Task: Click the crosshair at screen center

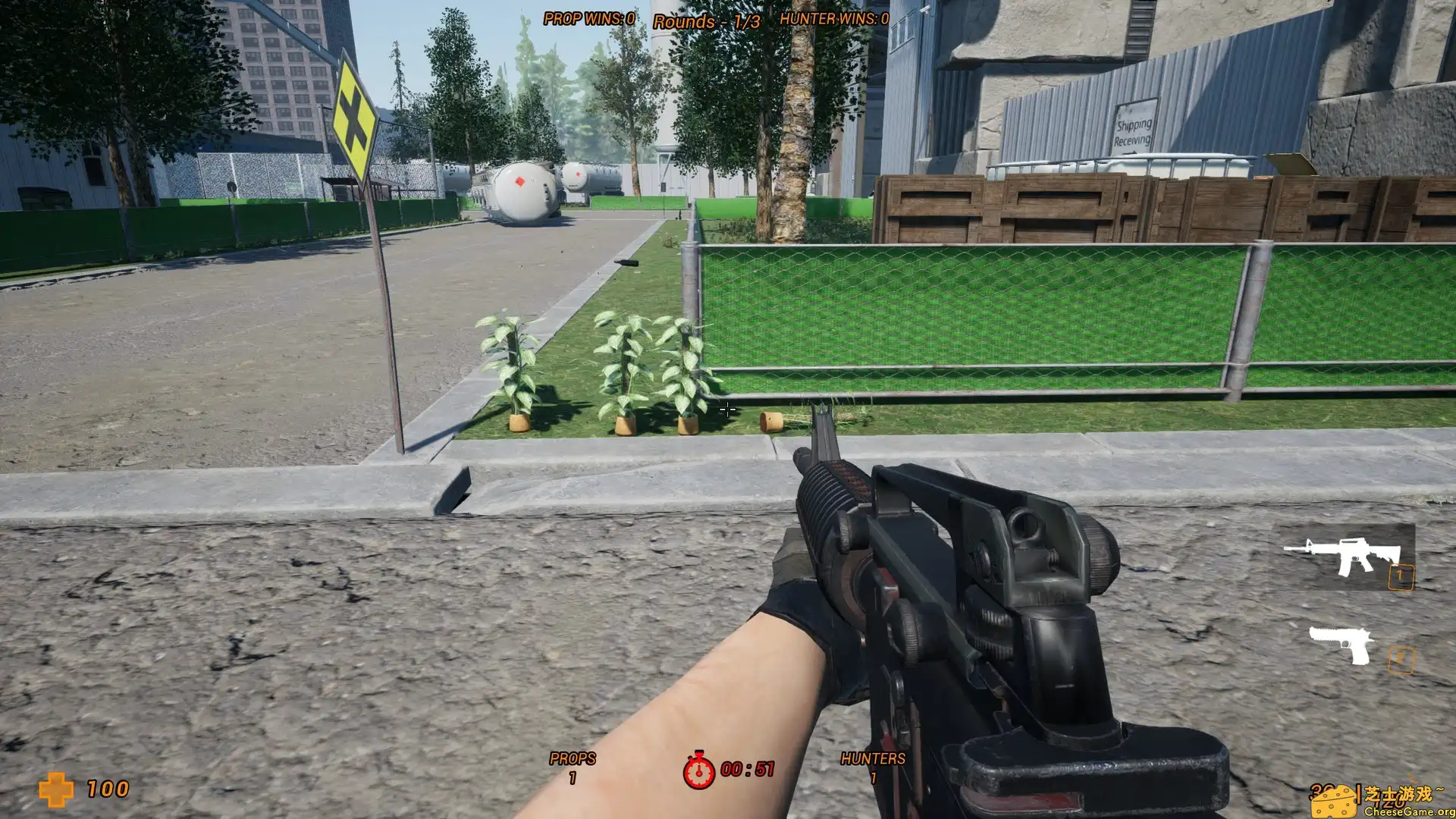Action: point(726,409)
